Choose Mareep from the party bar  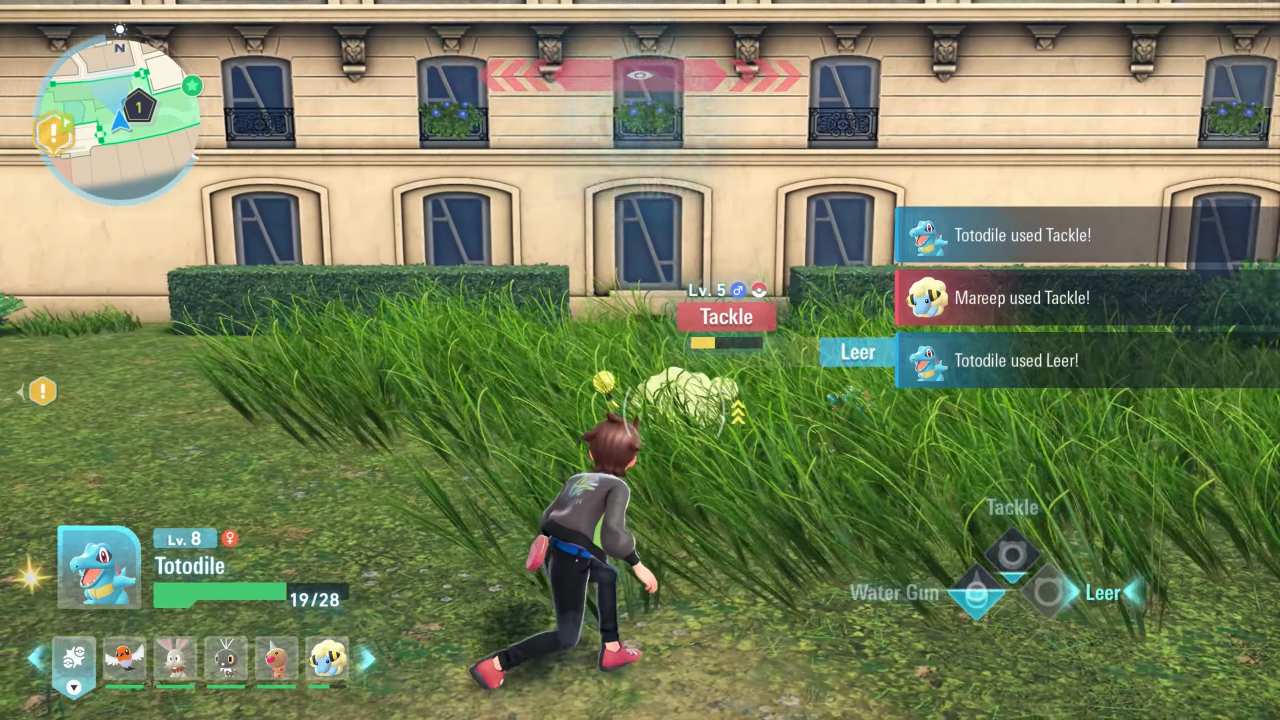click(327, 660)
